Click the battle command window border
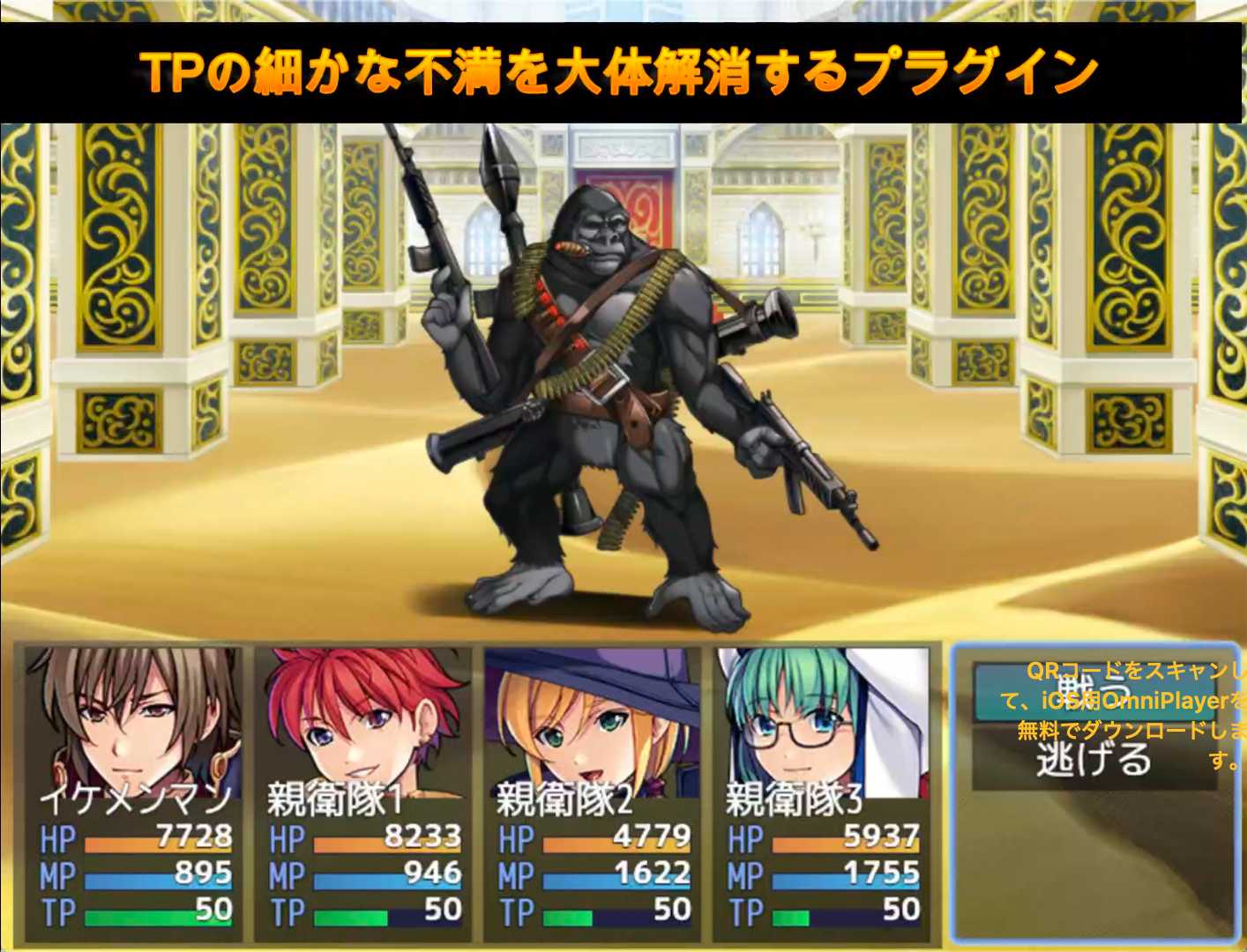 [x=955, y=793]
